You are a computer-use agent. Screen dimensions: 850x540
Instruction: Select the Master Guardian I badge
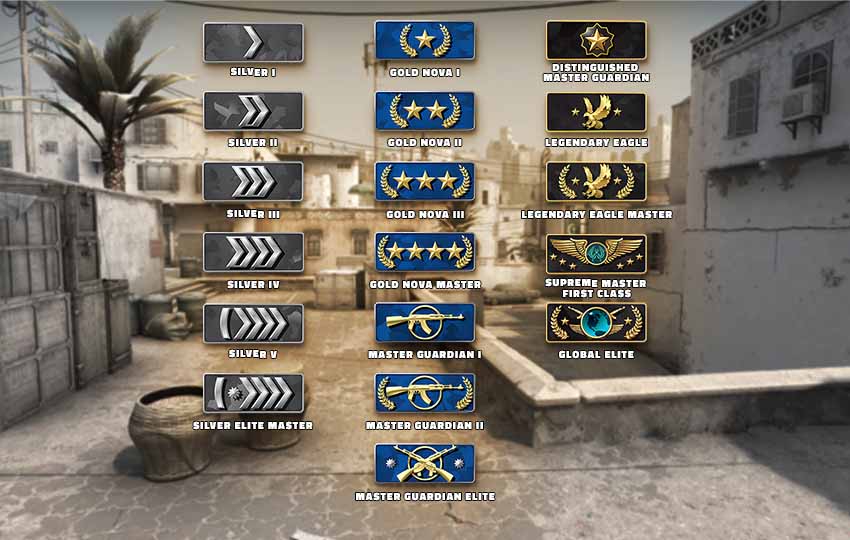click(425, 322)
